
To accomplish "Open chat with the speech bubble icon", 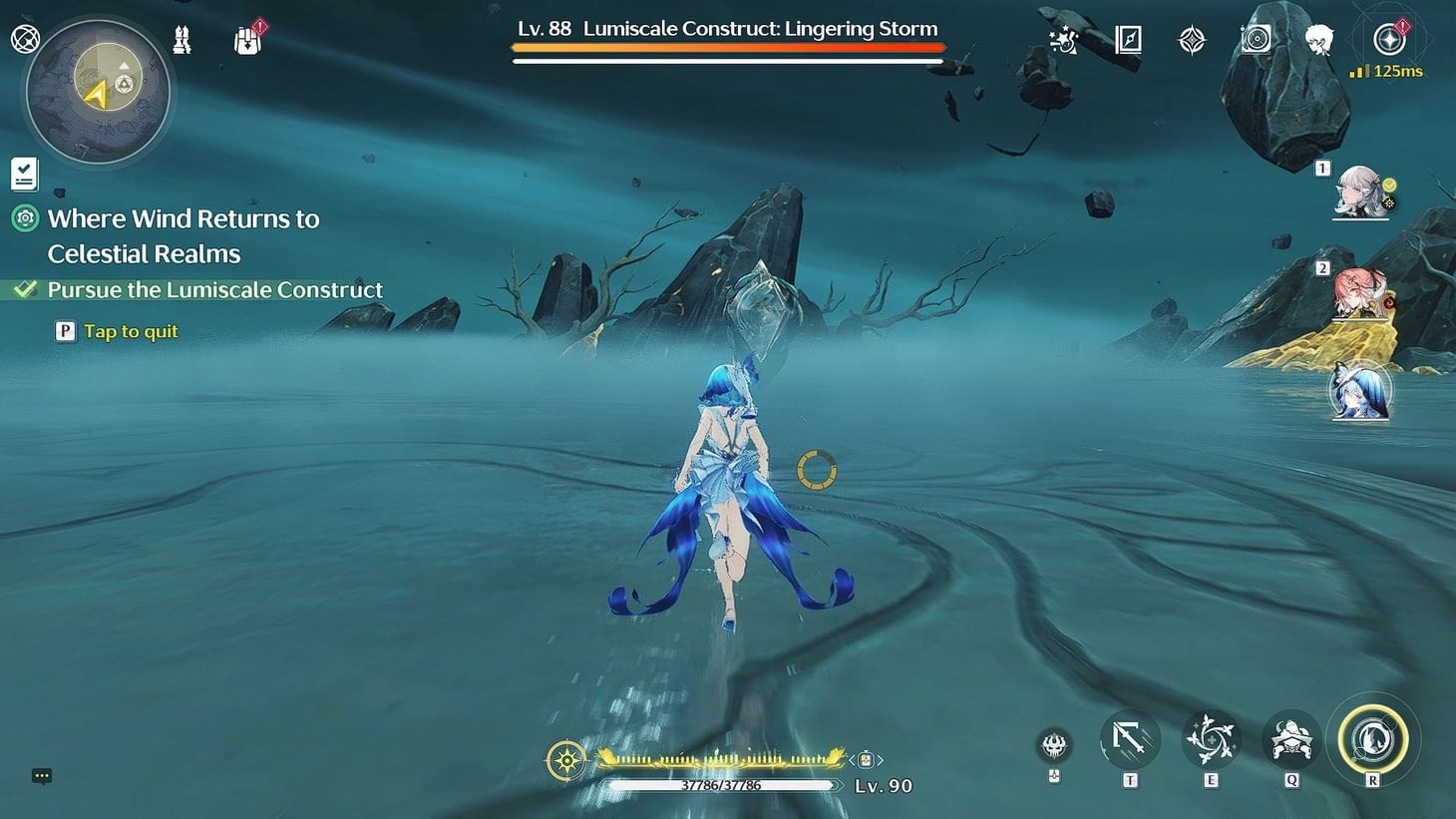I will [x=41, y=775].
